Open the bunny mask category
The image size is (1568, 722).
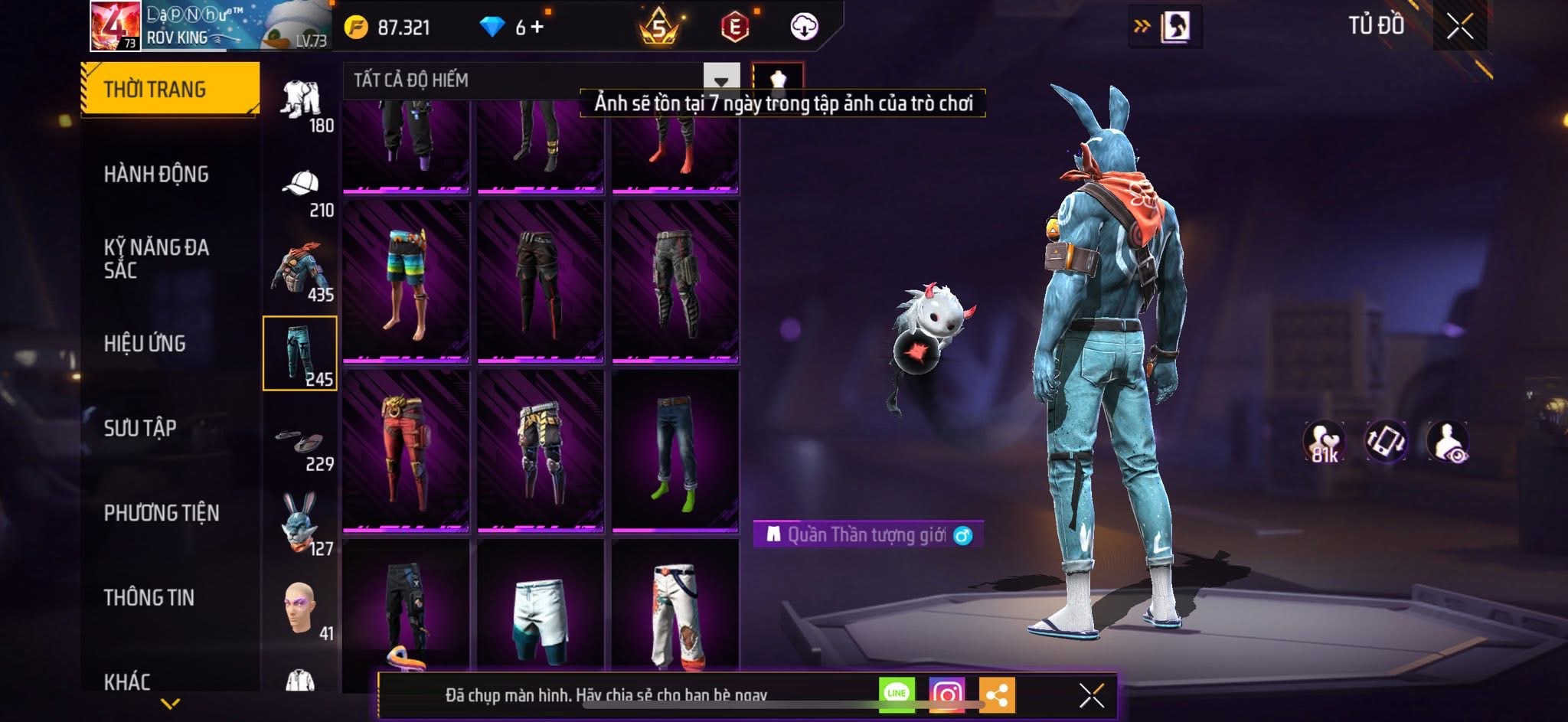tap(301, 524)
